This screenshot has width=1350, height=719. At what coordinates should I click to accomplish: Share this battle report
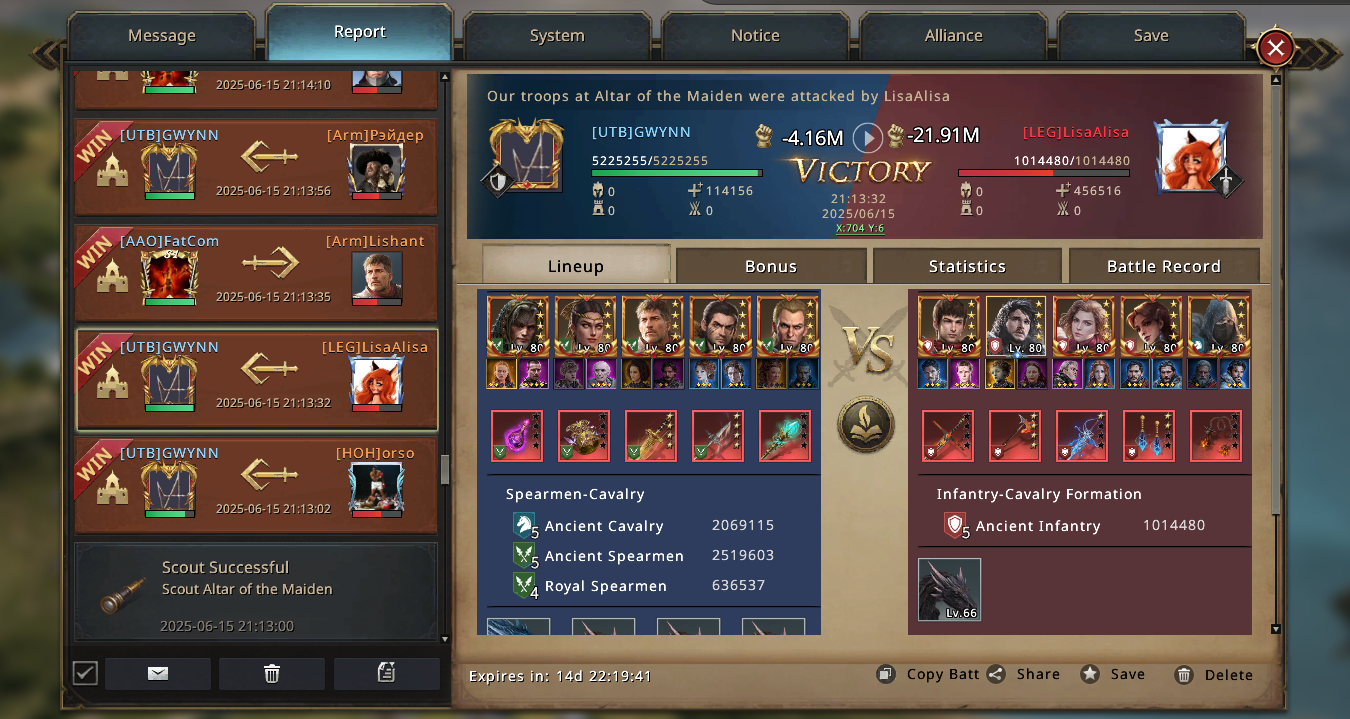click(1024, 674)
